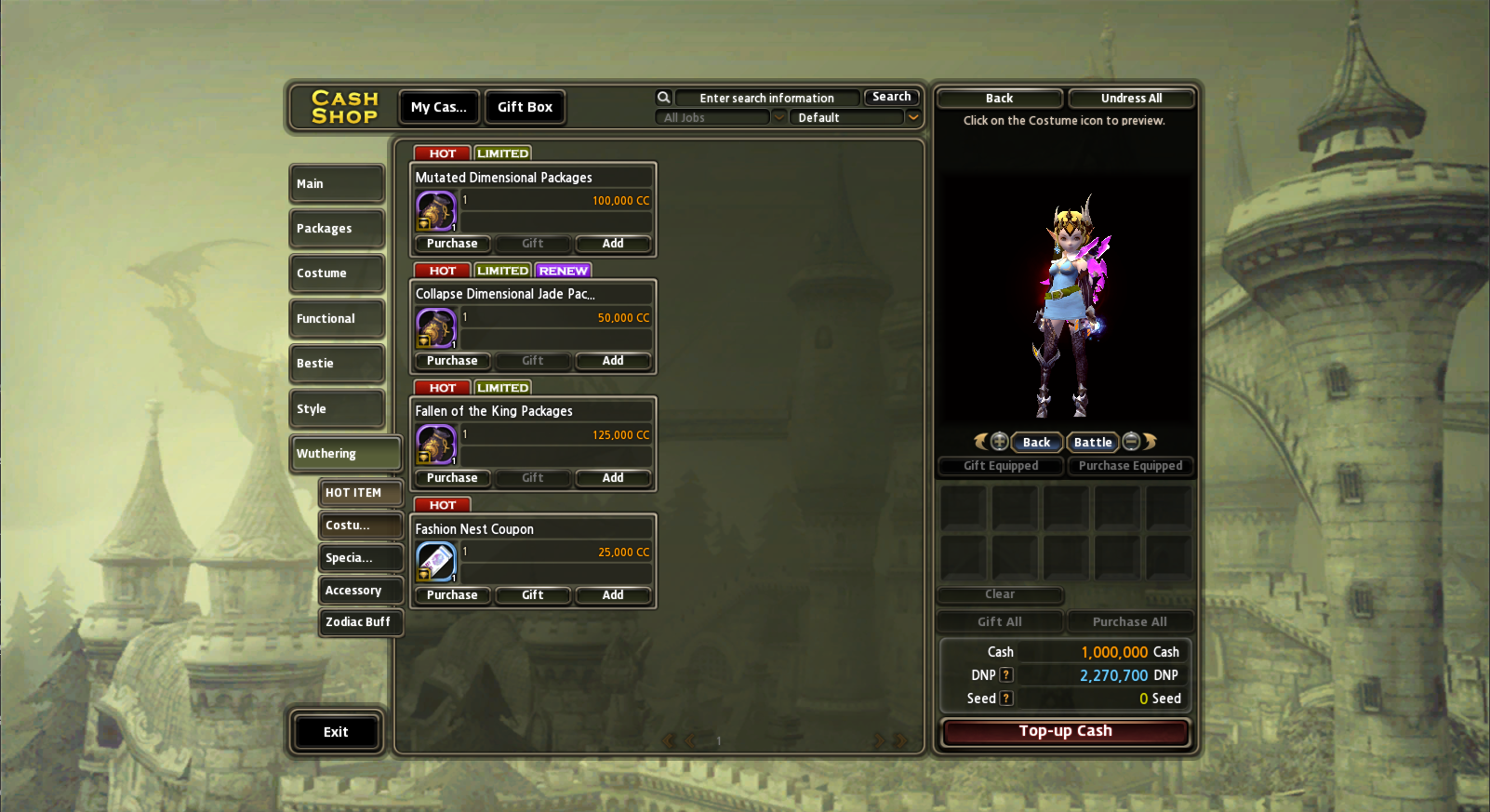Open the DNP help question mark
The width and height of the screenshot is (1490, 812).
click(x=1006, y=675)
